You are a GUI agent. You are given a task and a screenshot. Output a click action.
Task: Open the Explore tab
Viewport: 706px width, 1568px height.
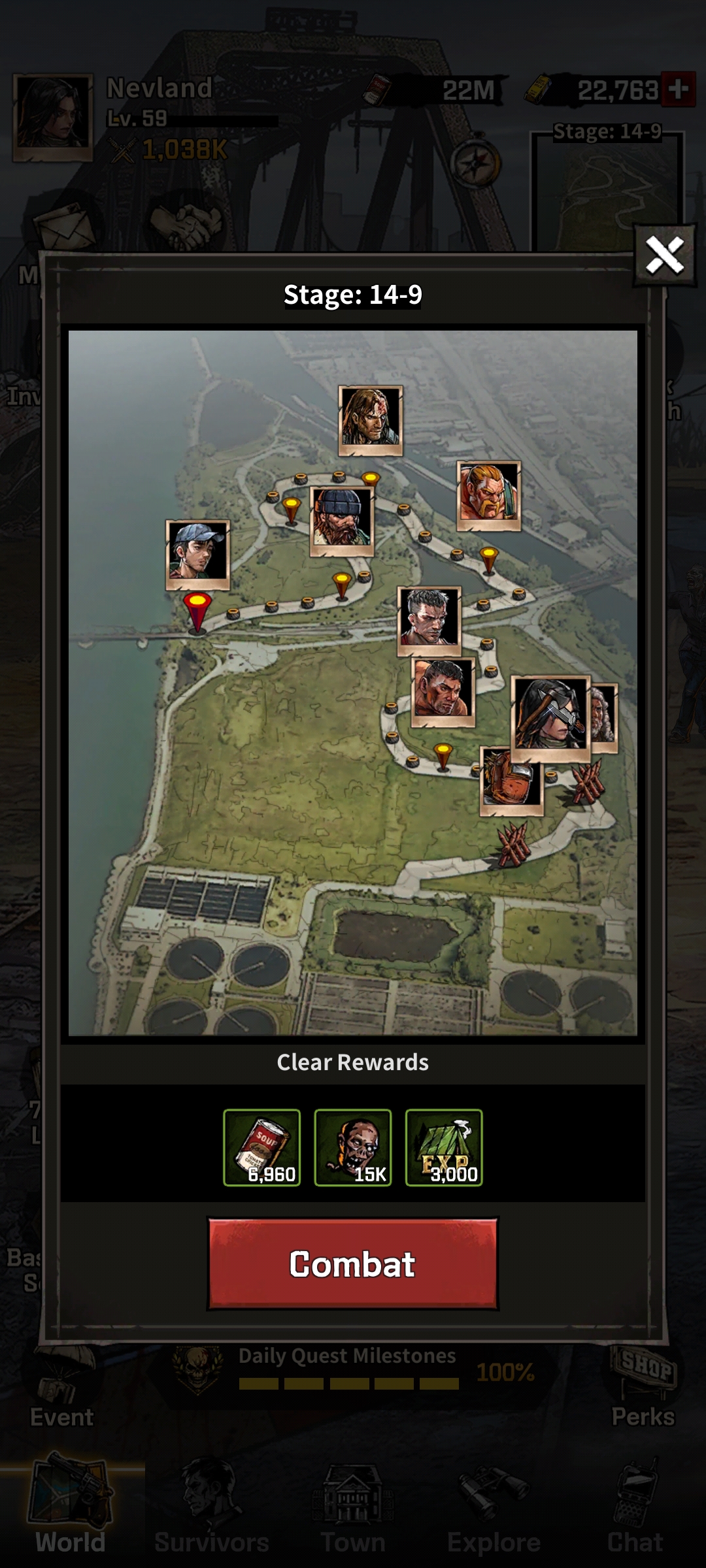pos(494,1516)
